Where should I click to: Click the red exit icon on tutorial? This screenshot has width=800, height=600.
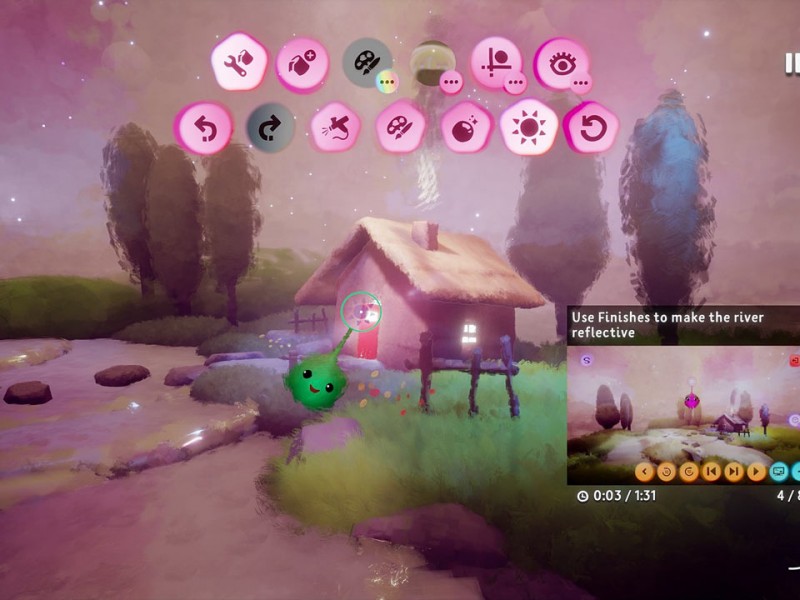click(795, 360)
